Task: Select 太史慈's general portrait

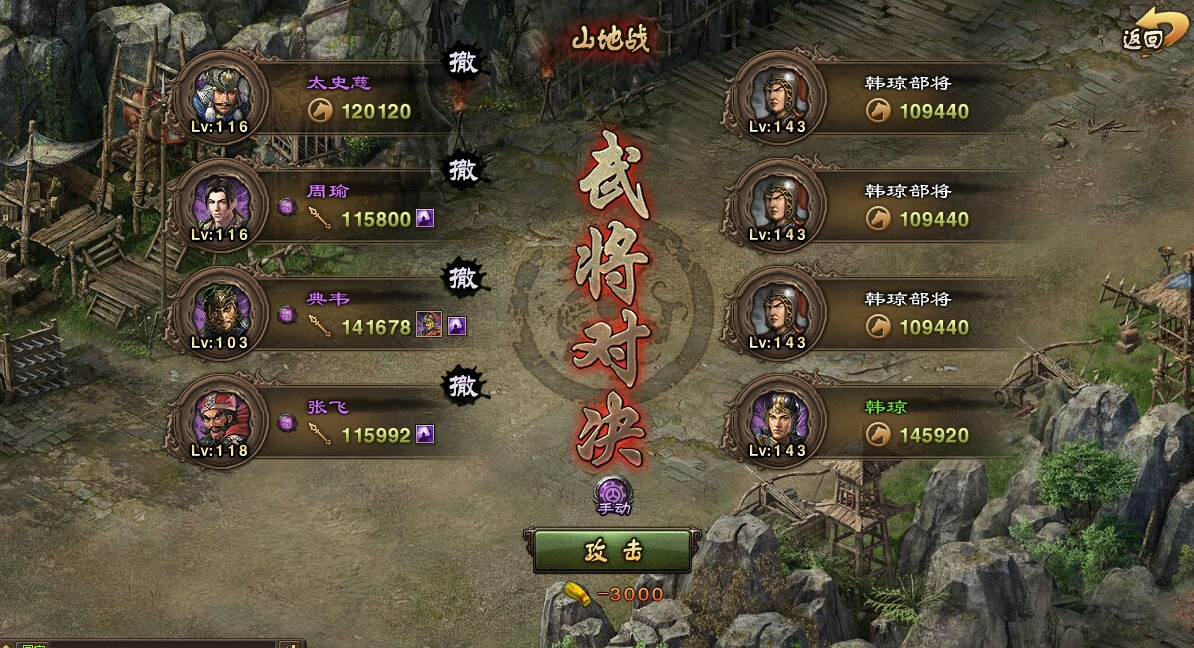Action: [x=219, y=97]
